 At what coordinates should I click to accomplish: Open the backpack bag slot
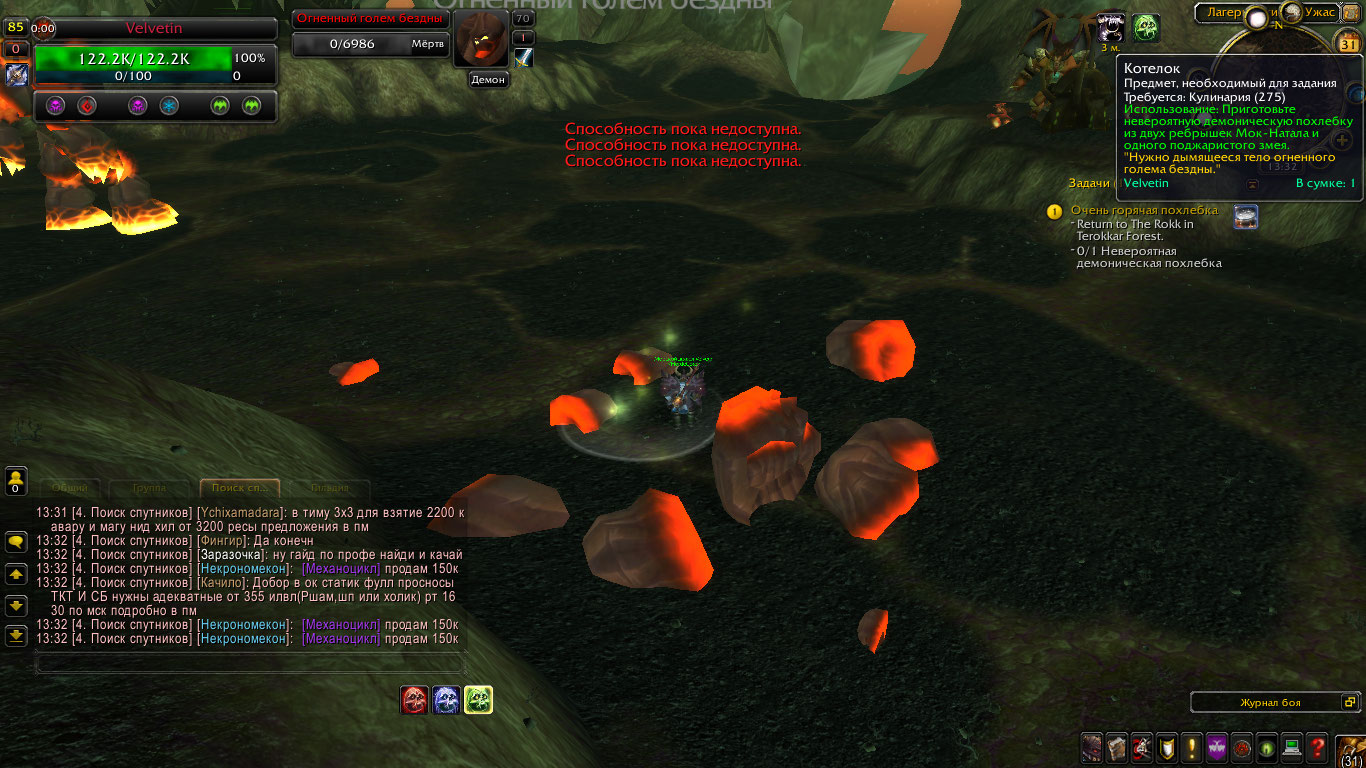click(1351, 749)
